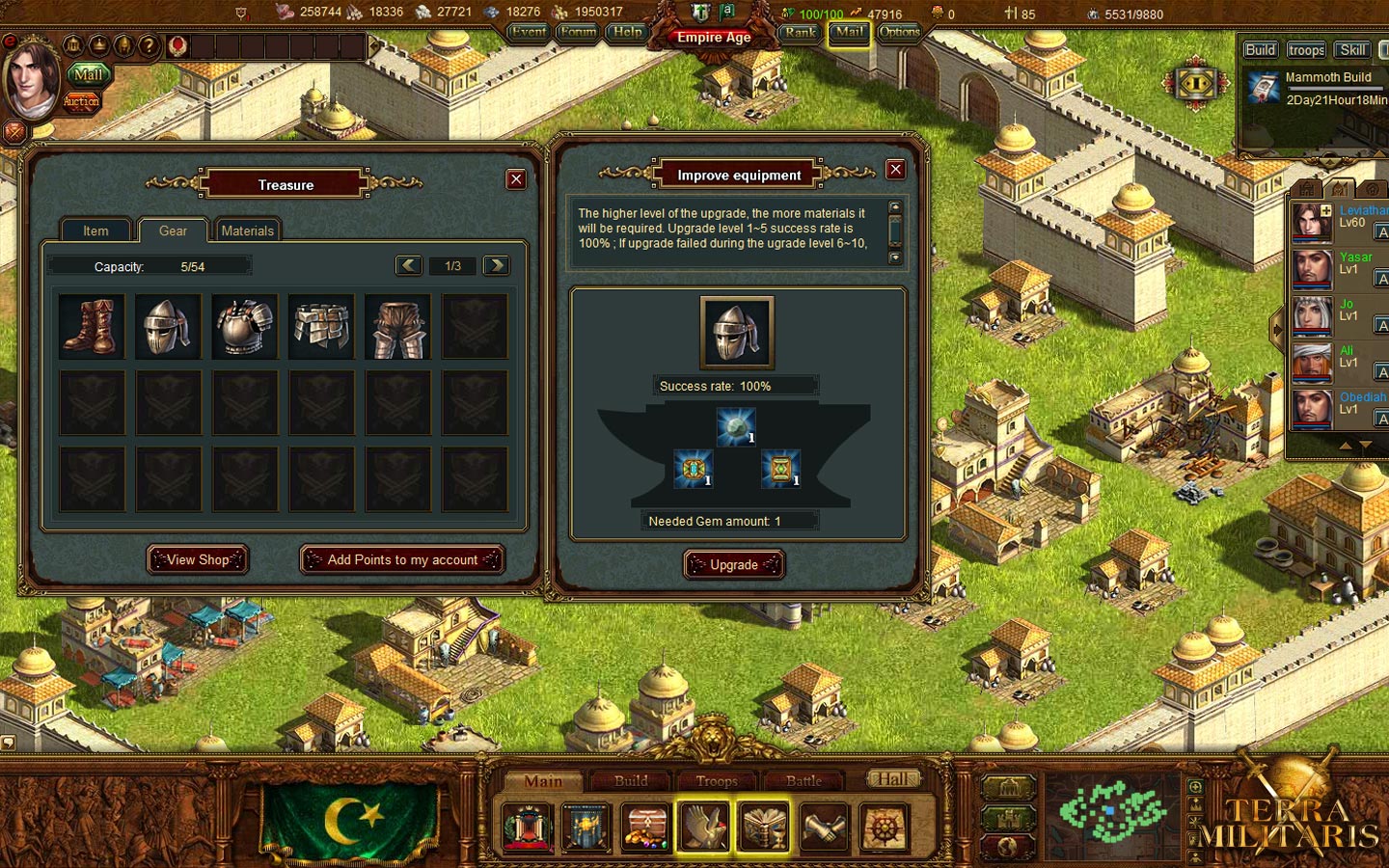Close the Improve equipment panel
Image resolution: width=1389 pixels, height=868 pixels.
[895, 170]
